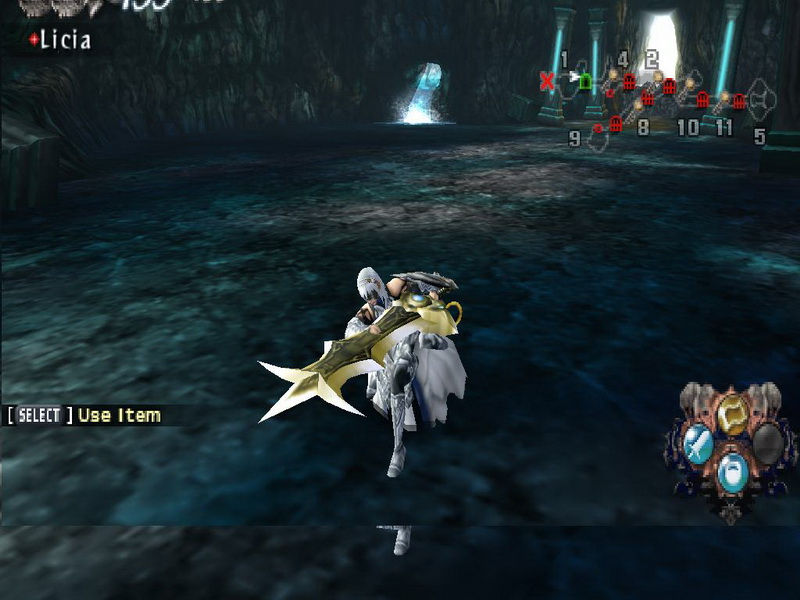Click room number 5 on the dungeon map

pyautogui.click(x=759, y=137)
